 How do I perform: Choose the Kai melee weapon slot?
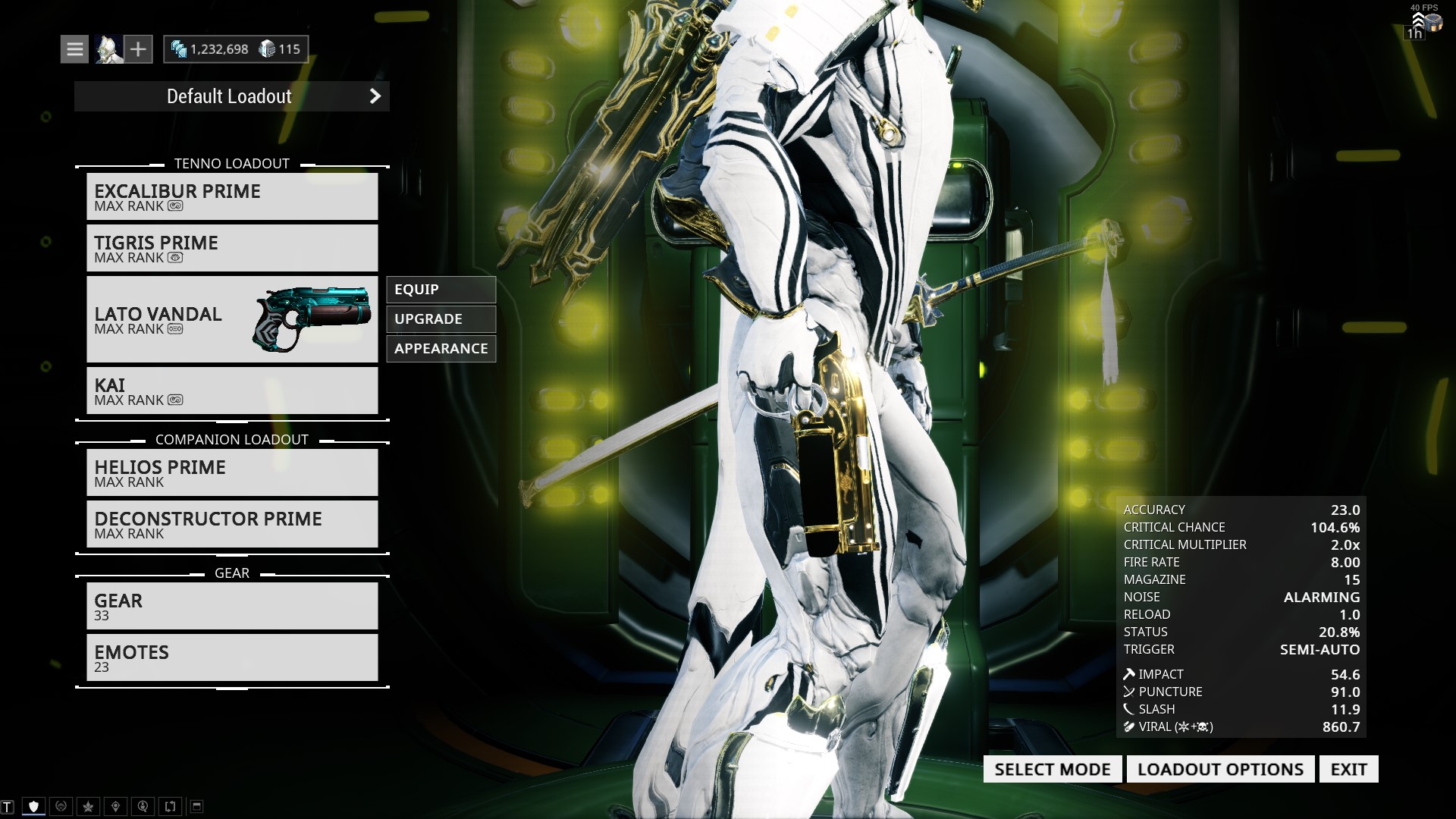click(x=231, y=391)
